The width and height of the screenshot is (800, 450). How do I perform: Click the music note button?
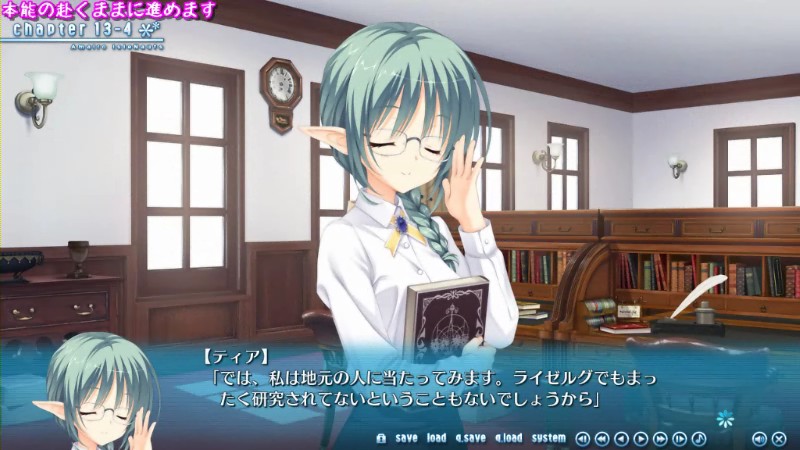699,438
